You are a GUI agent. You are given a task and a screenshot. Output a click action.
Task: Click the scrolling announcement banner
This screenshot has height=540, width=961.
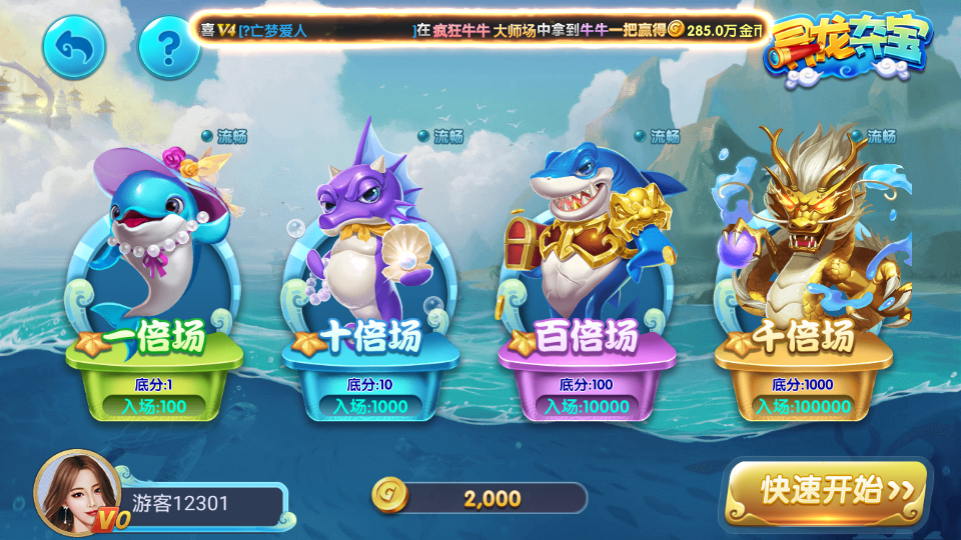(x=480, y=30)
